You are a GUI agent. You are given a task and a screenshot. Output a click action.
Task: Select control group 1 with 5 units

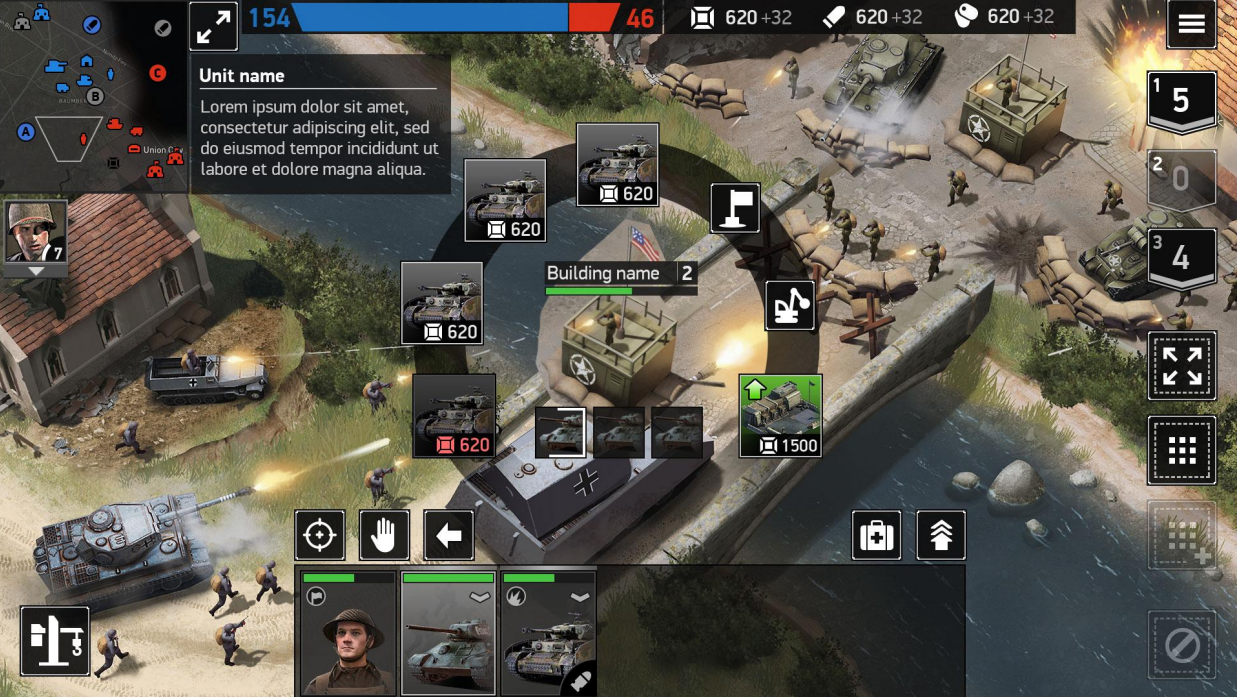click(1181, 101)
